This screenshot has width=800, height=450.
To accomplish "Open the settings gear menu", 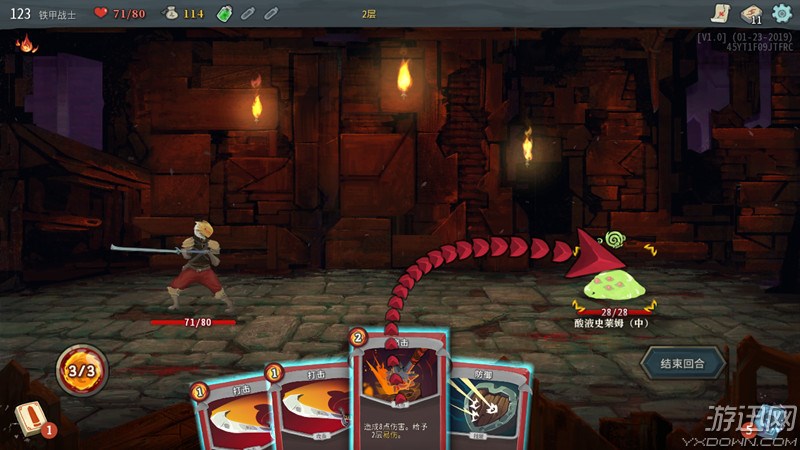I will point(781,13).
